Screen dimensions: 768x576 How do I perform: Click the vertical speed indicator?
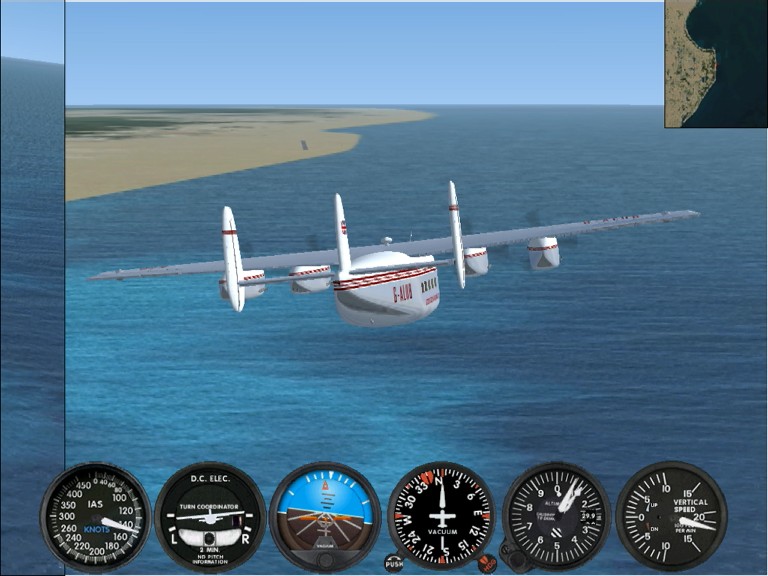tap(671, 516)
